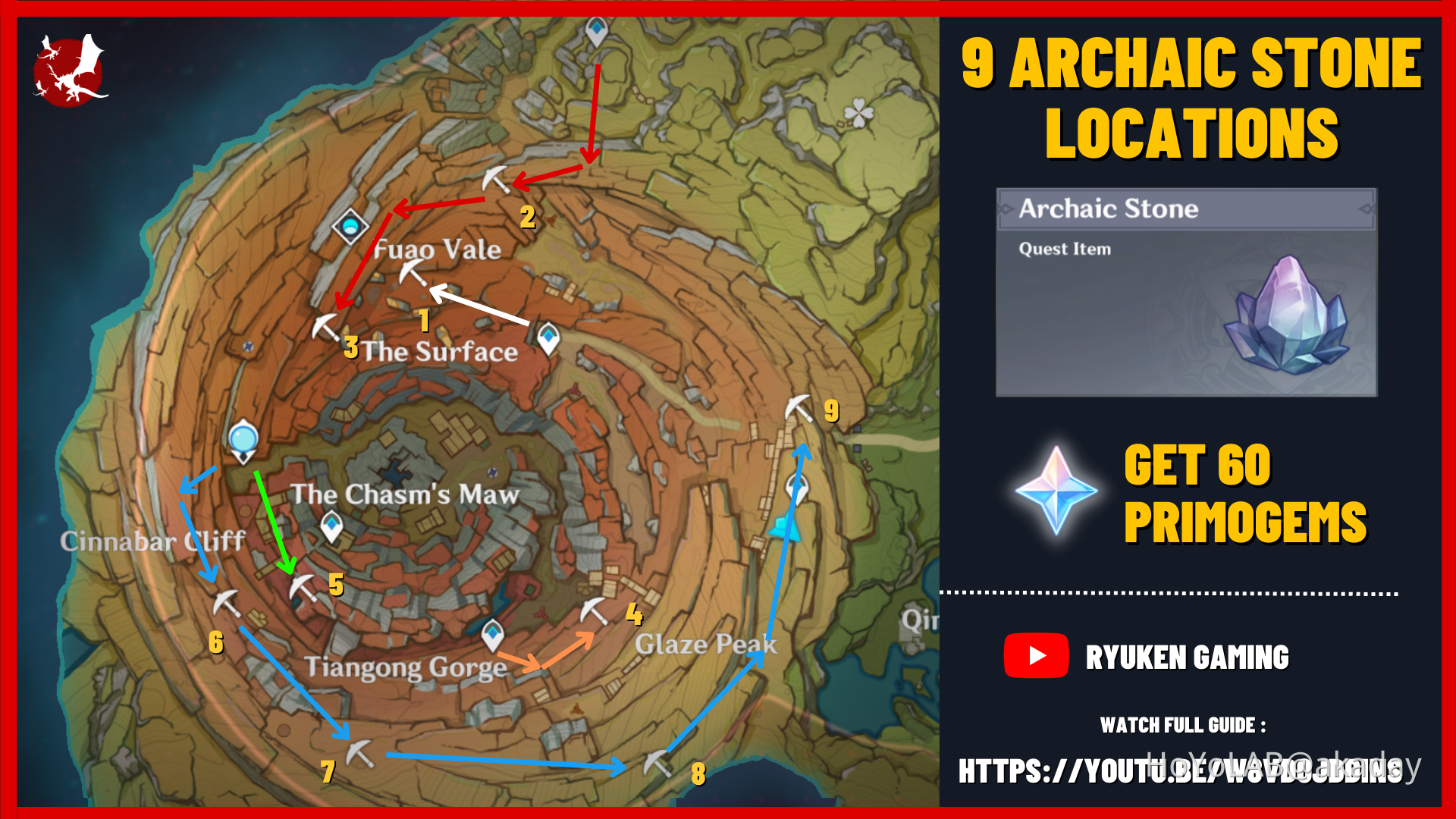1456x819 pixels.
Task: Select the Statue of Seven icon near Cinnabar Cliff
Action: (244, 440)
